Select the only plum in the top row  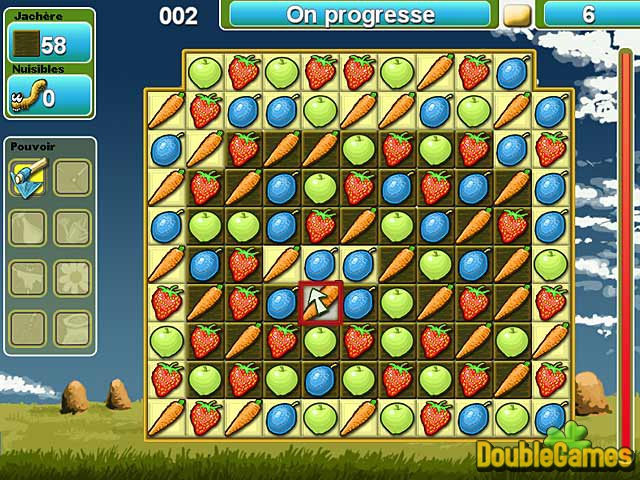pyautogui.click(x=511, y=72)
